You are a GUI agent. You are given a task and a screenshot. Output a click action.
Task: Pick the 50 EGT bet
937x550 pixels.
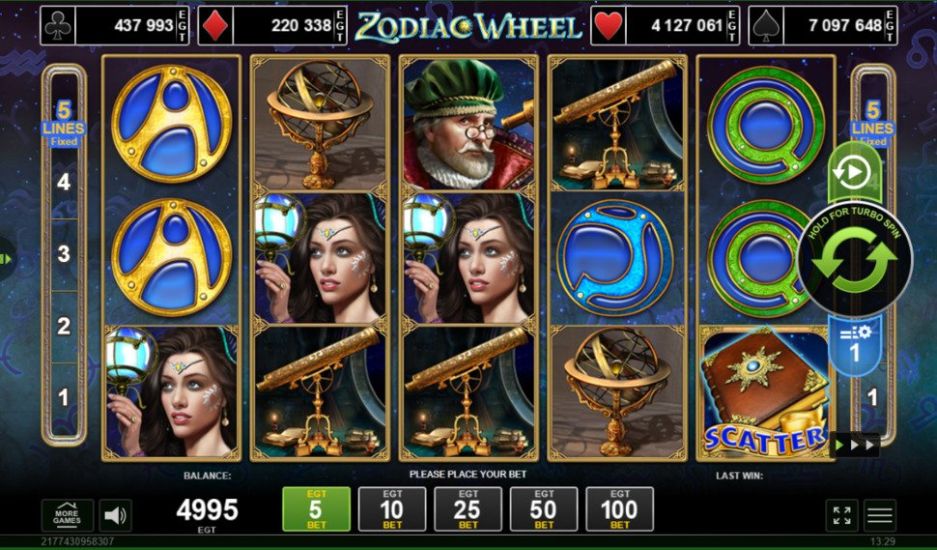point(543,509)
